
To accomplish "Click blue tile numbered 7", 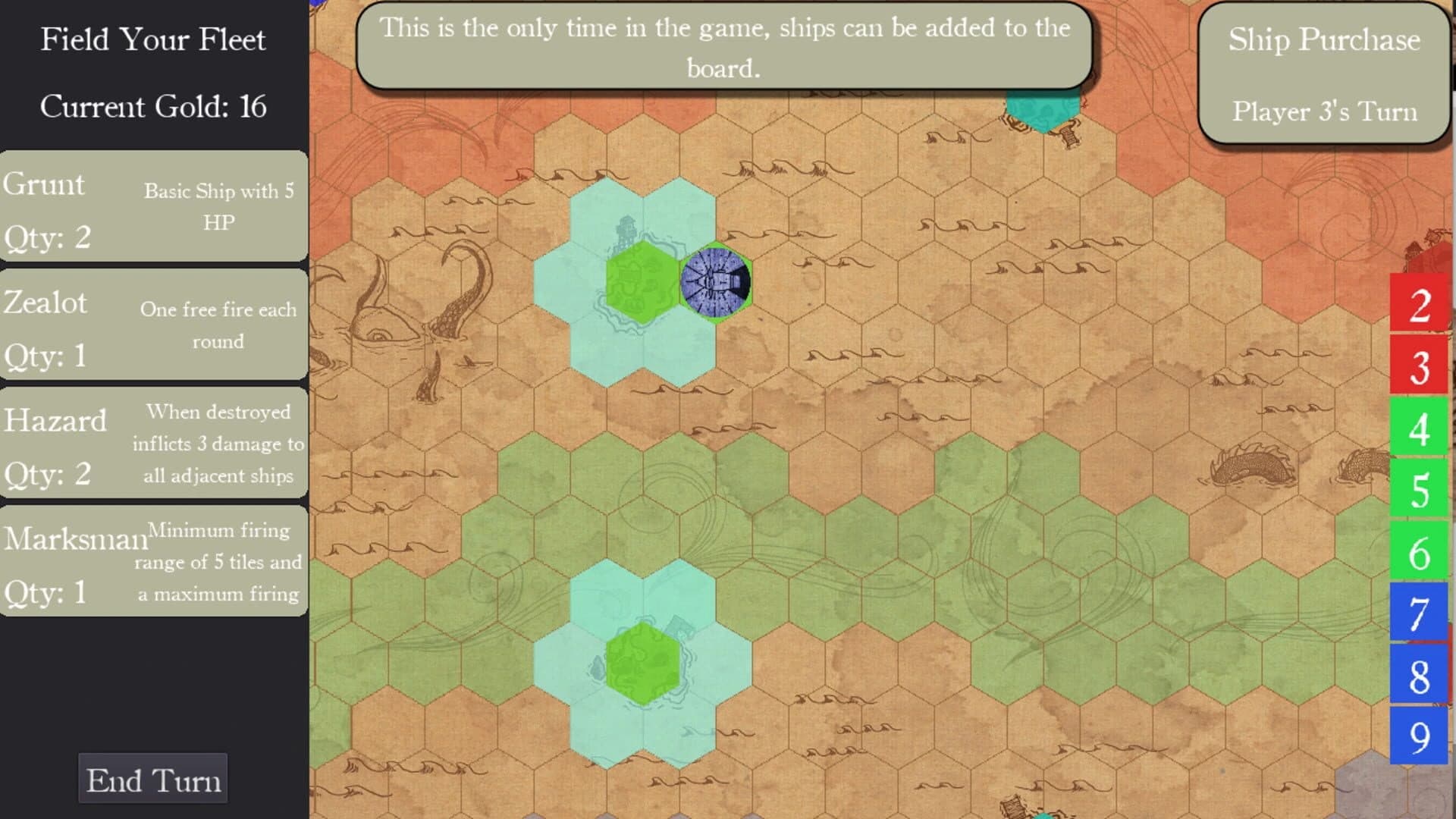I will [x=1420, y=607].
